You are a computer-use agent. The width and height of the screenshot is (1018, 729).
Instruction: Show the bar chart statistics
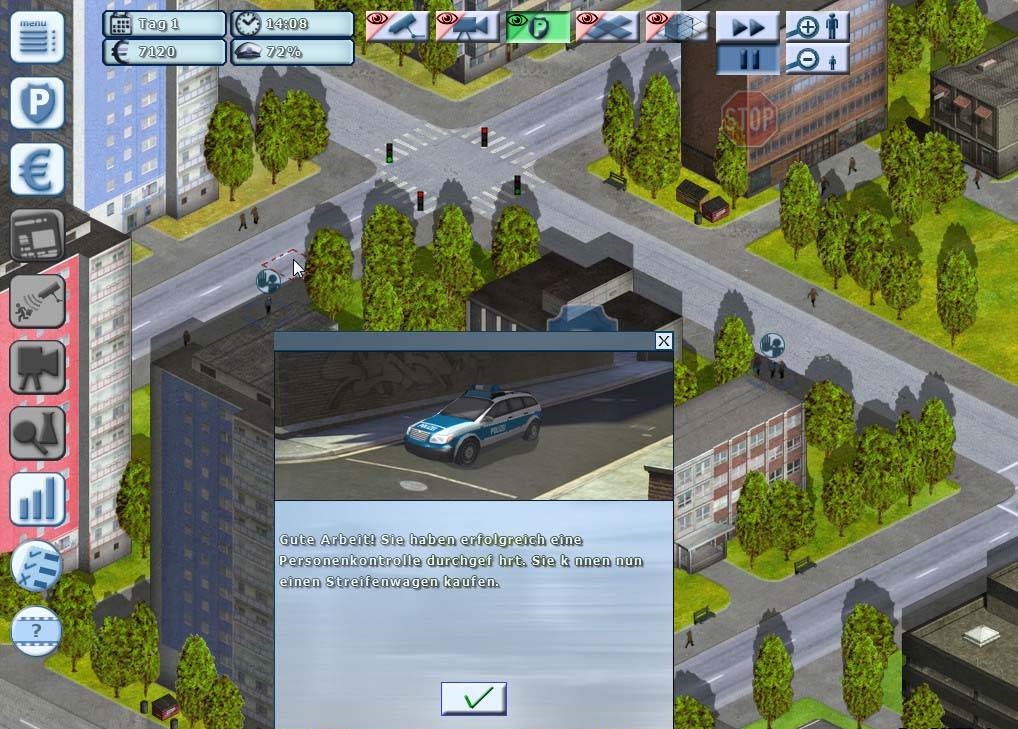[37, 499]
